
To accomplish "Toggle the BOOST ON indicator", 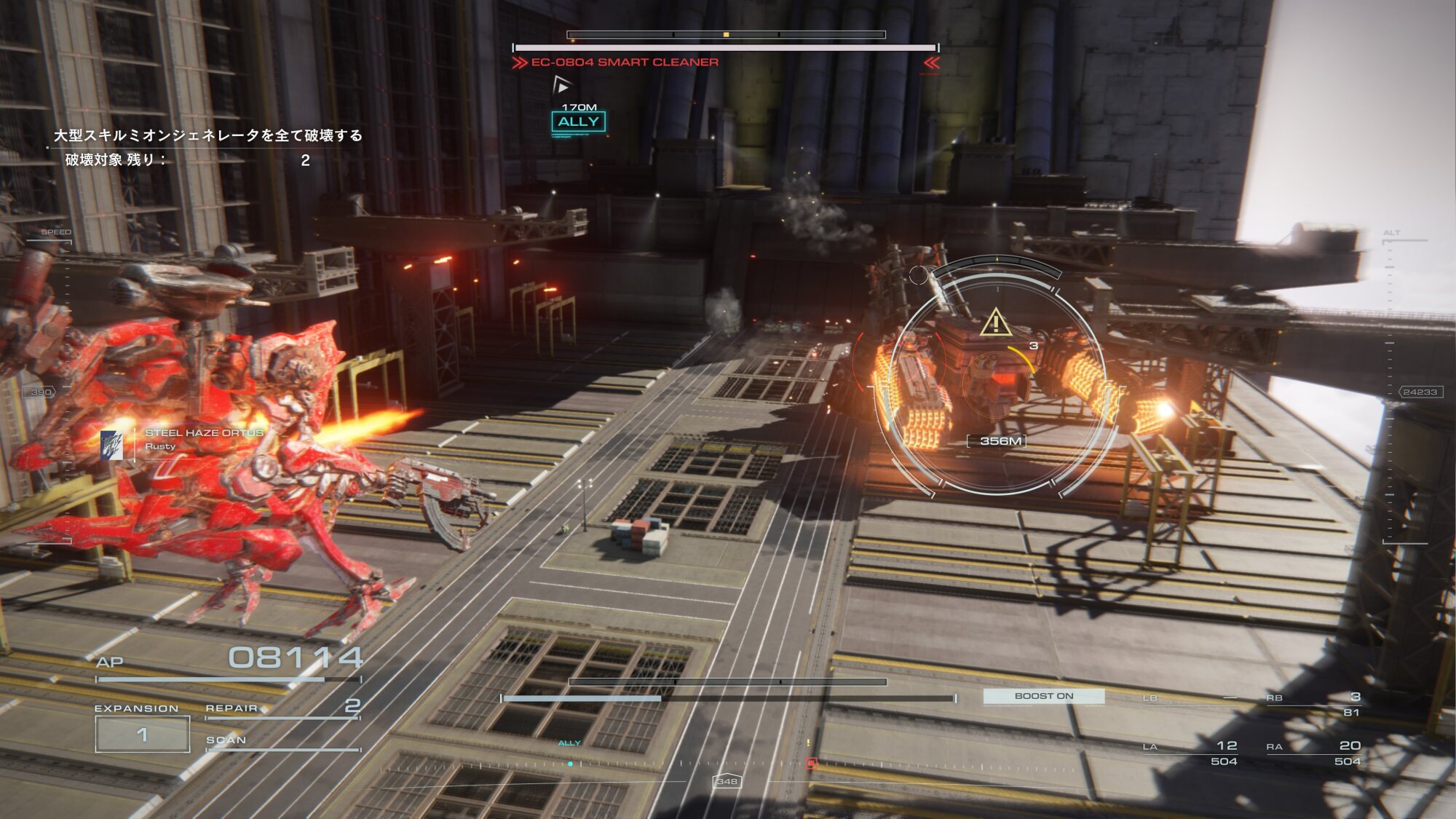I will [1043, 696].
